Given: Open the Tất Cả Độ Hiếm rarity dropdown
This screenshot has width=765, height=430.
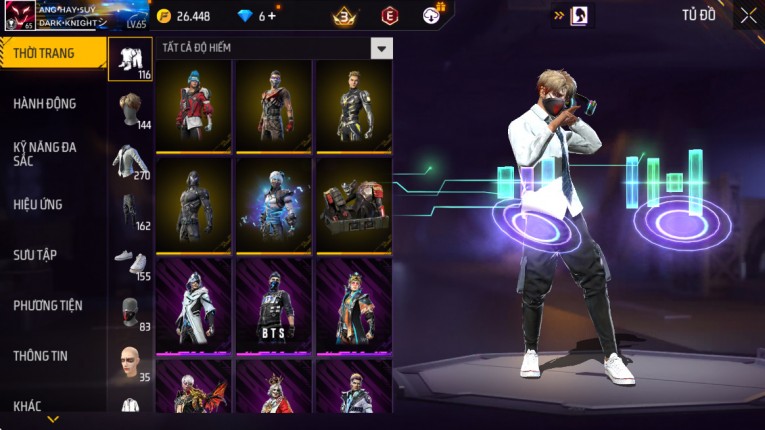Looking at the screenshot, I should [x=381, y=48].
